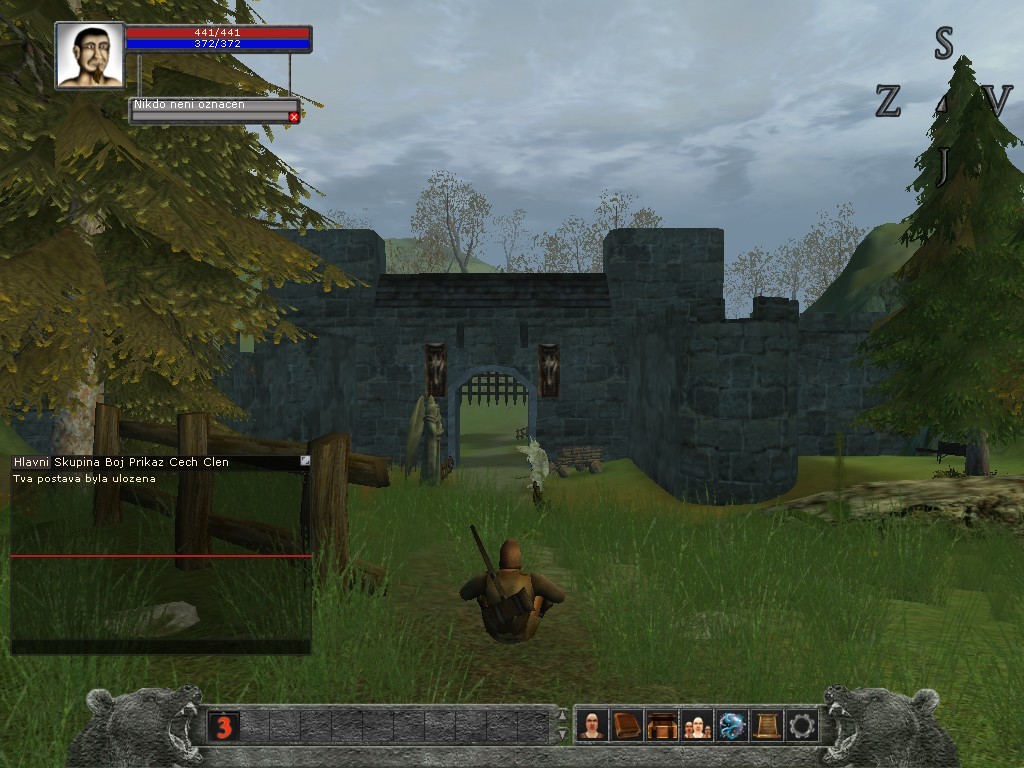Switch to the Boj chat tab

[115, 462]
